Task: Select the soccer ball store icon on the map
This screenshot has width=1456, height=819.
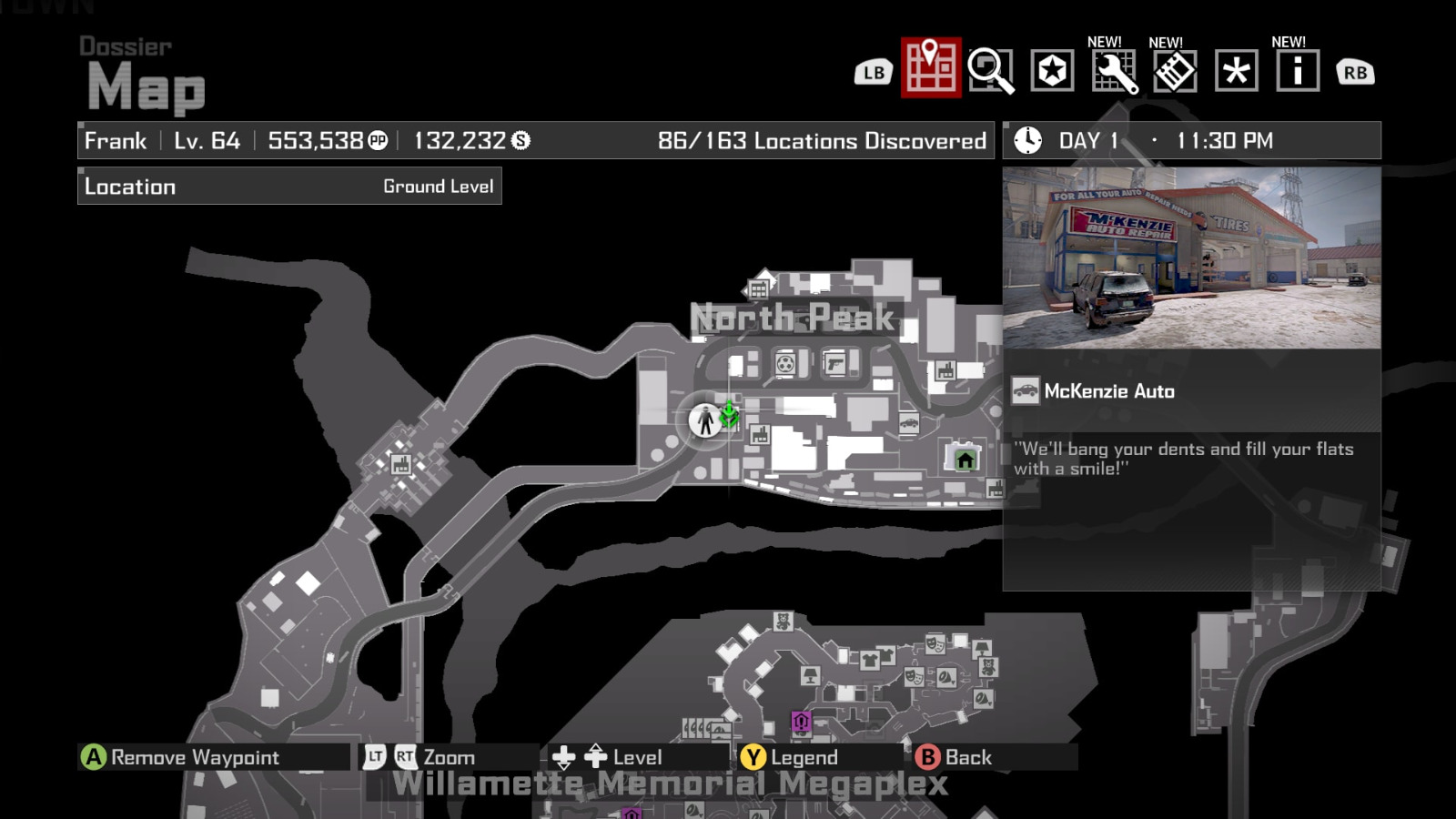Action: click(x=784, y=364)
